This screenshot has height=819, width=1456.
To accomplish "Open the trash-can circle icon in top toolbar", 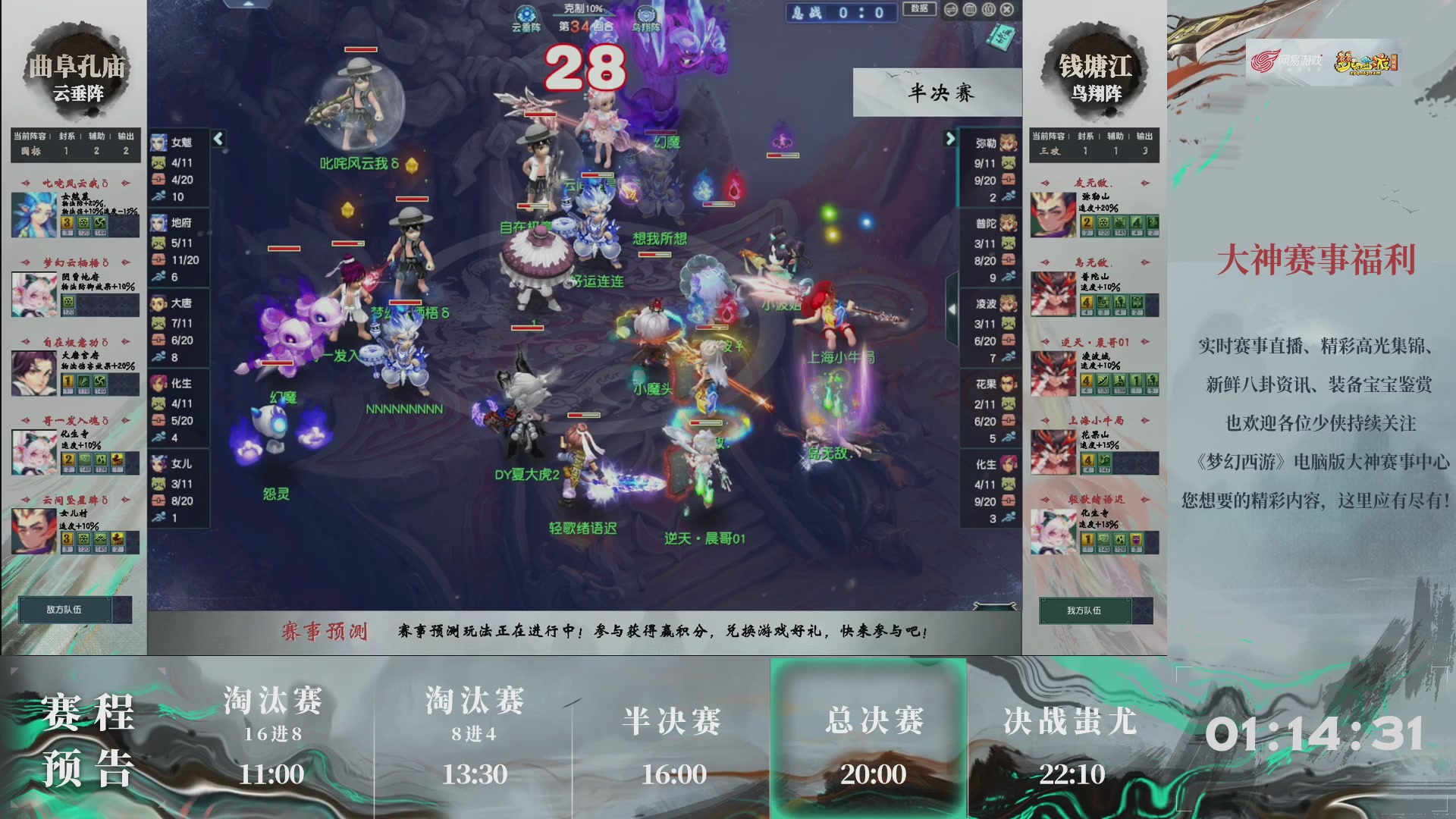I will (x=969, y=10).
